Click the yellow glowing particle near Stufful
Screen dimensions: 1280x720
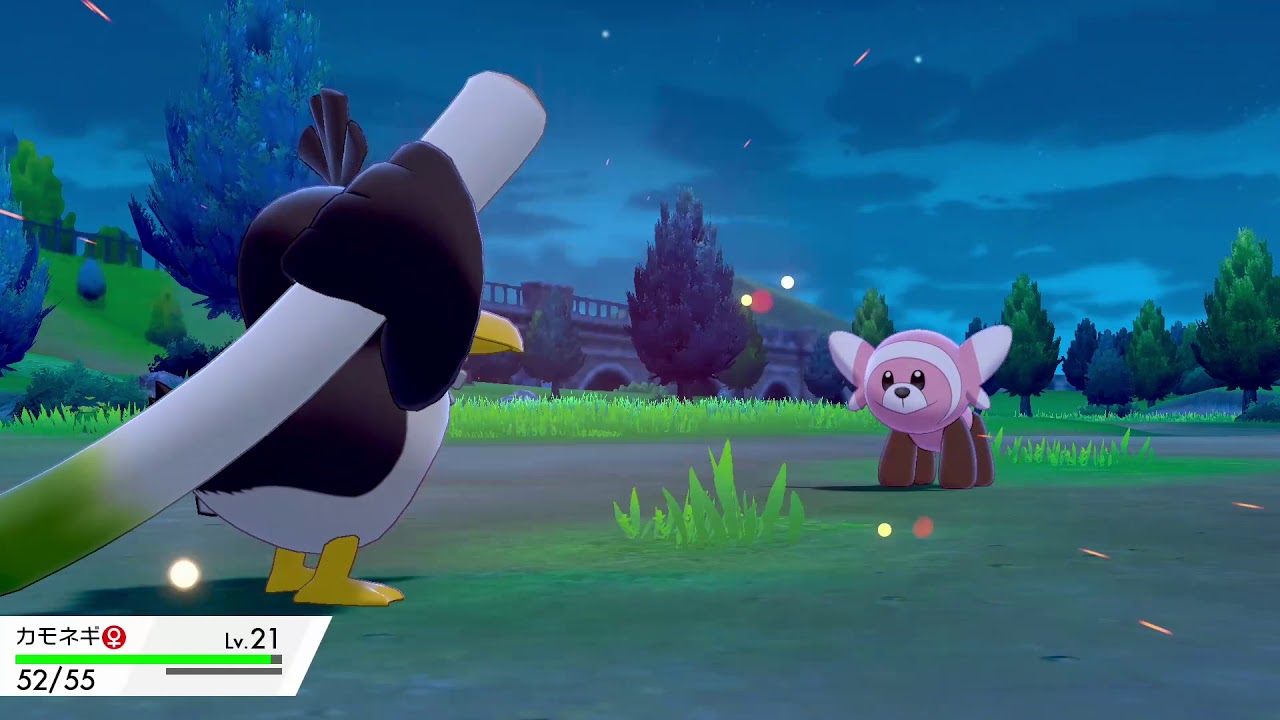(884, 531)
